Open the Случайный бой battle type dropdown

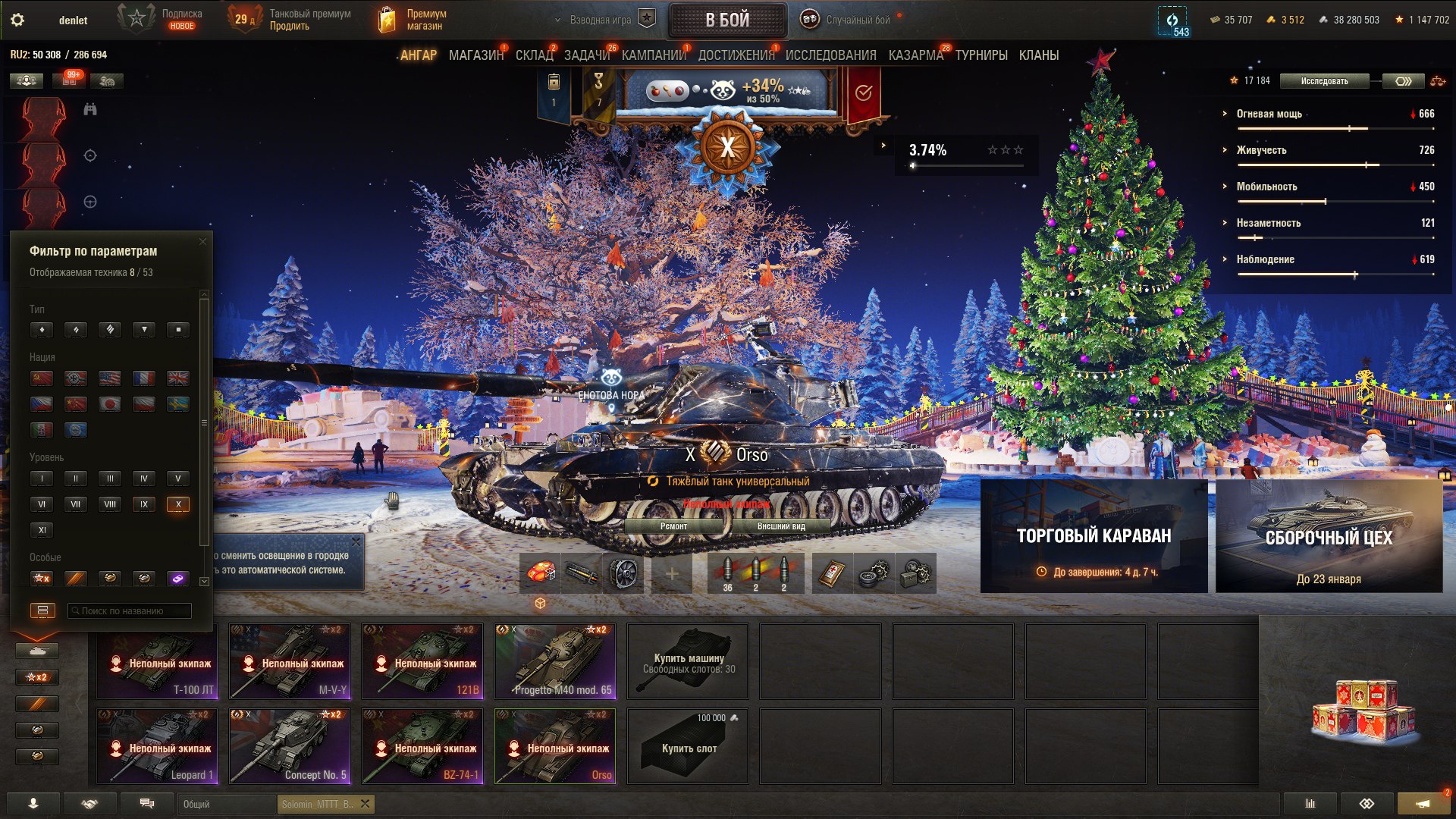(844, 20)
